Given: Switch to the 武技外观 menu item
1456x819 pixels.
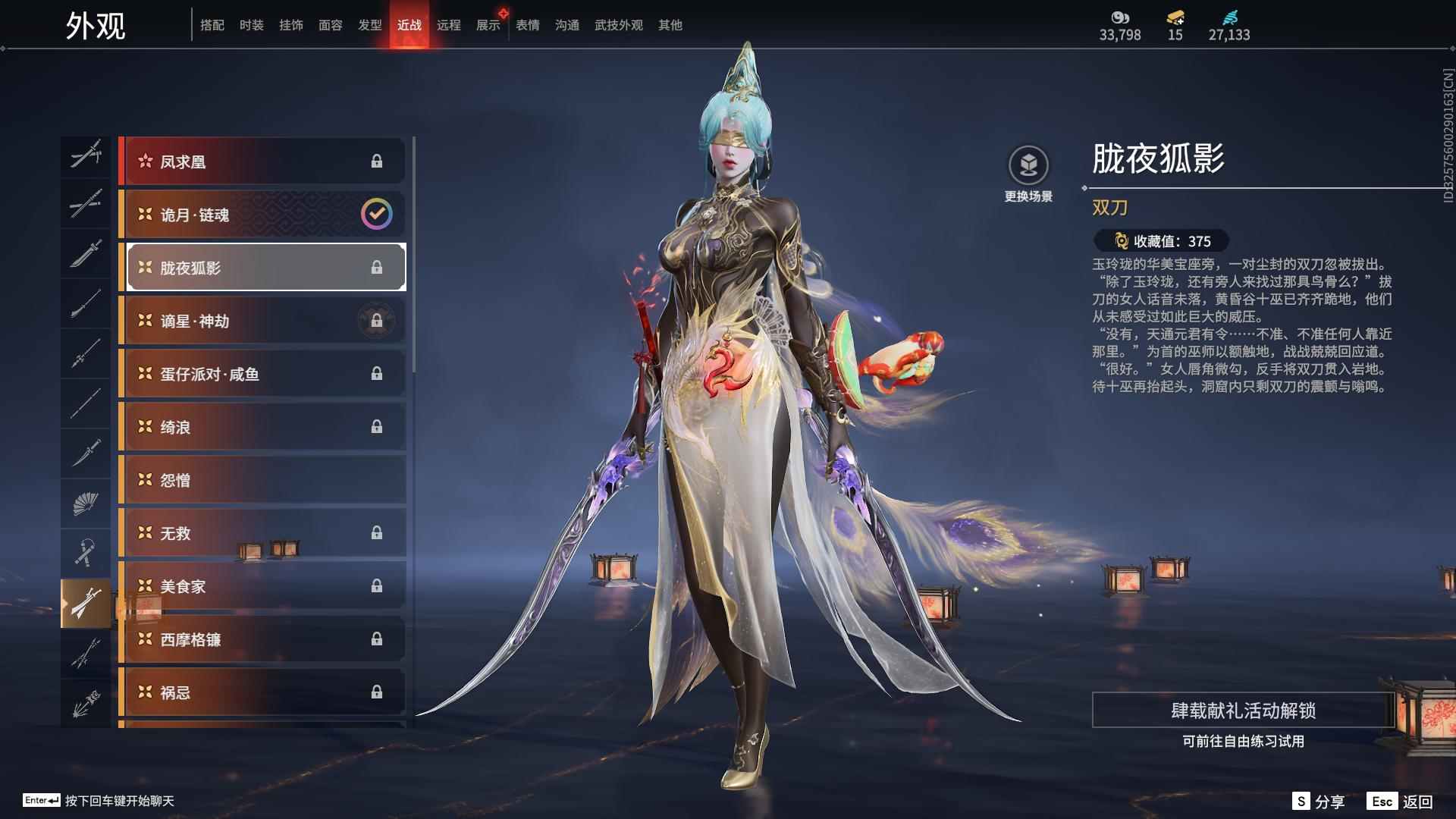Looking at the screenshot, I should tap(617, 24).
